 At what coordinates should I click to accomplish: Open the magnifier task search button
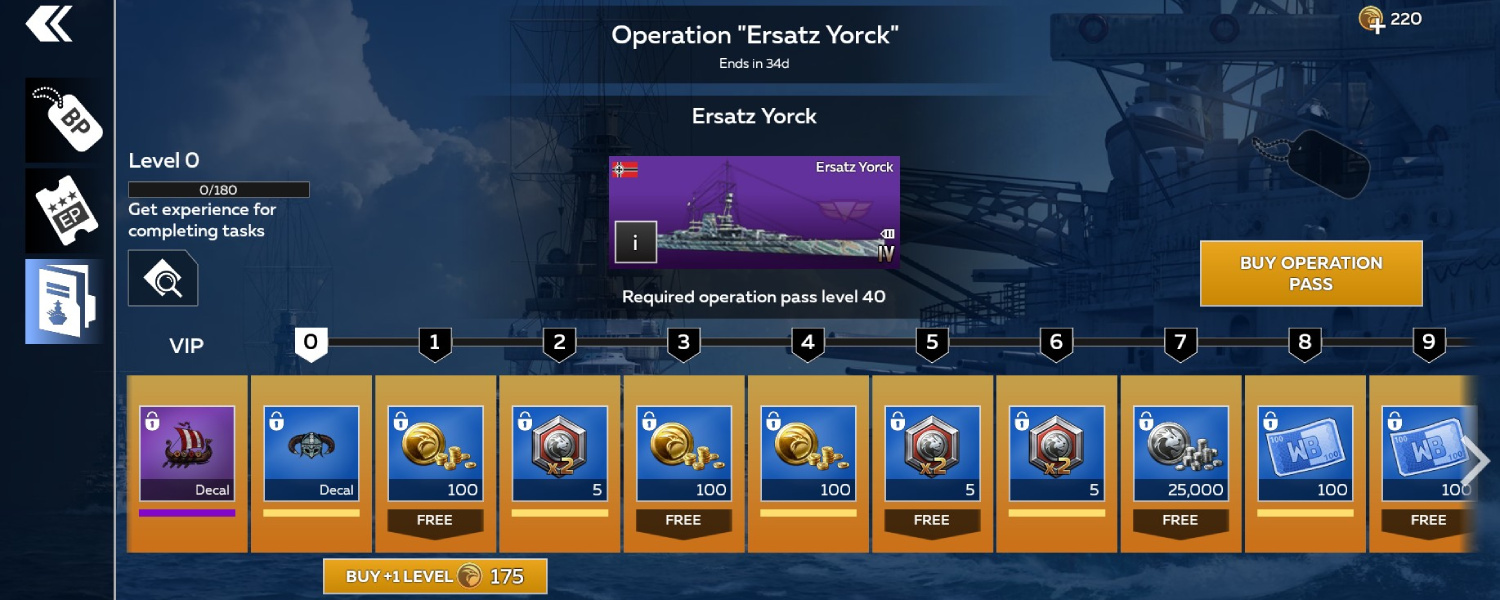(x=163, y=278)
